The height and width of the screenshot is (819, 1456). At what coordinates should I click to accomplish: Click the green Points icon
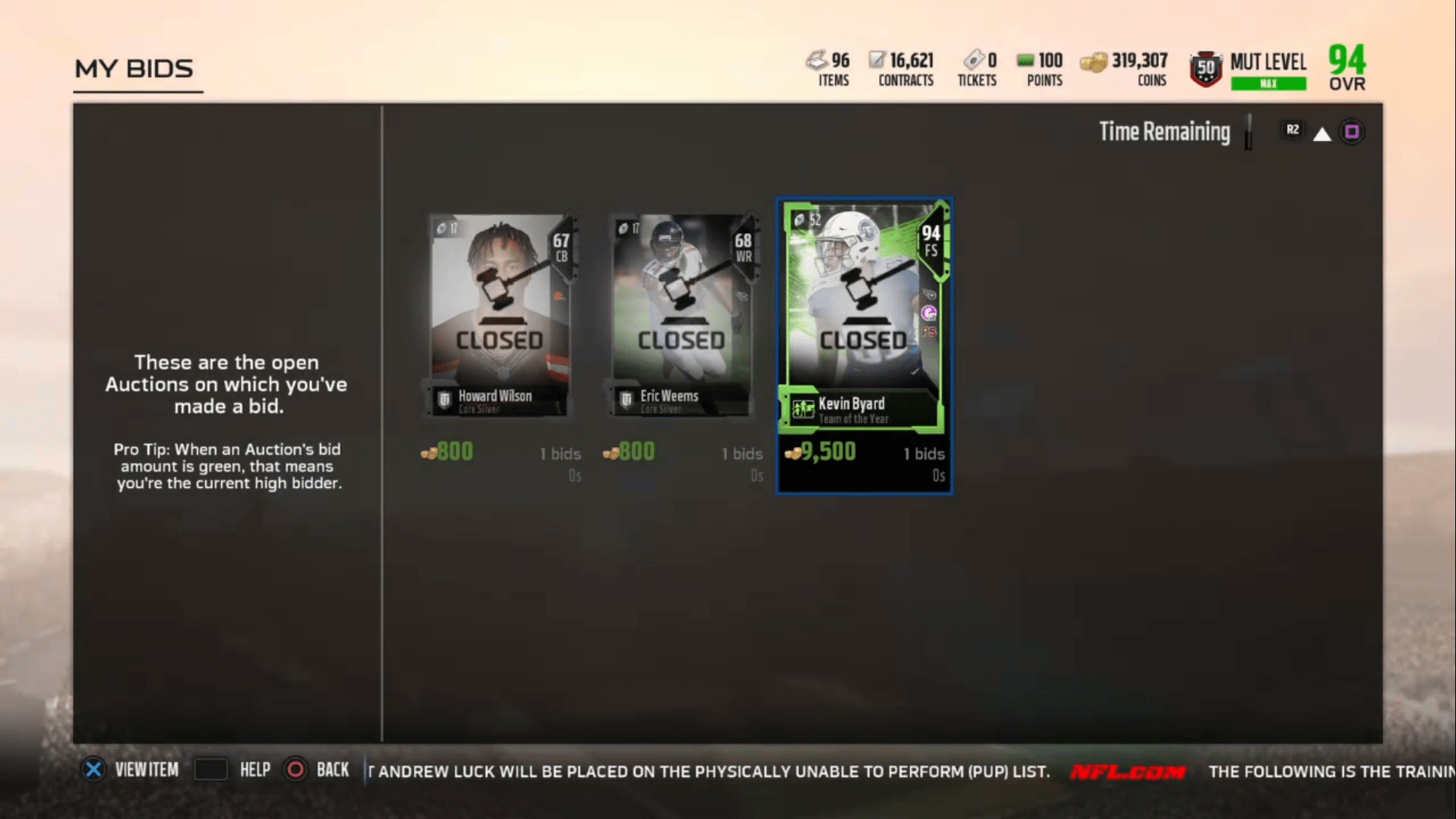click(x=1025, y=61)
